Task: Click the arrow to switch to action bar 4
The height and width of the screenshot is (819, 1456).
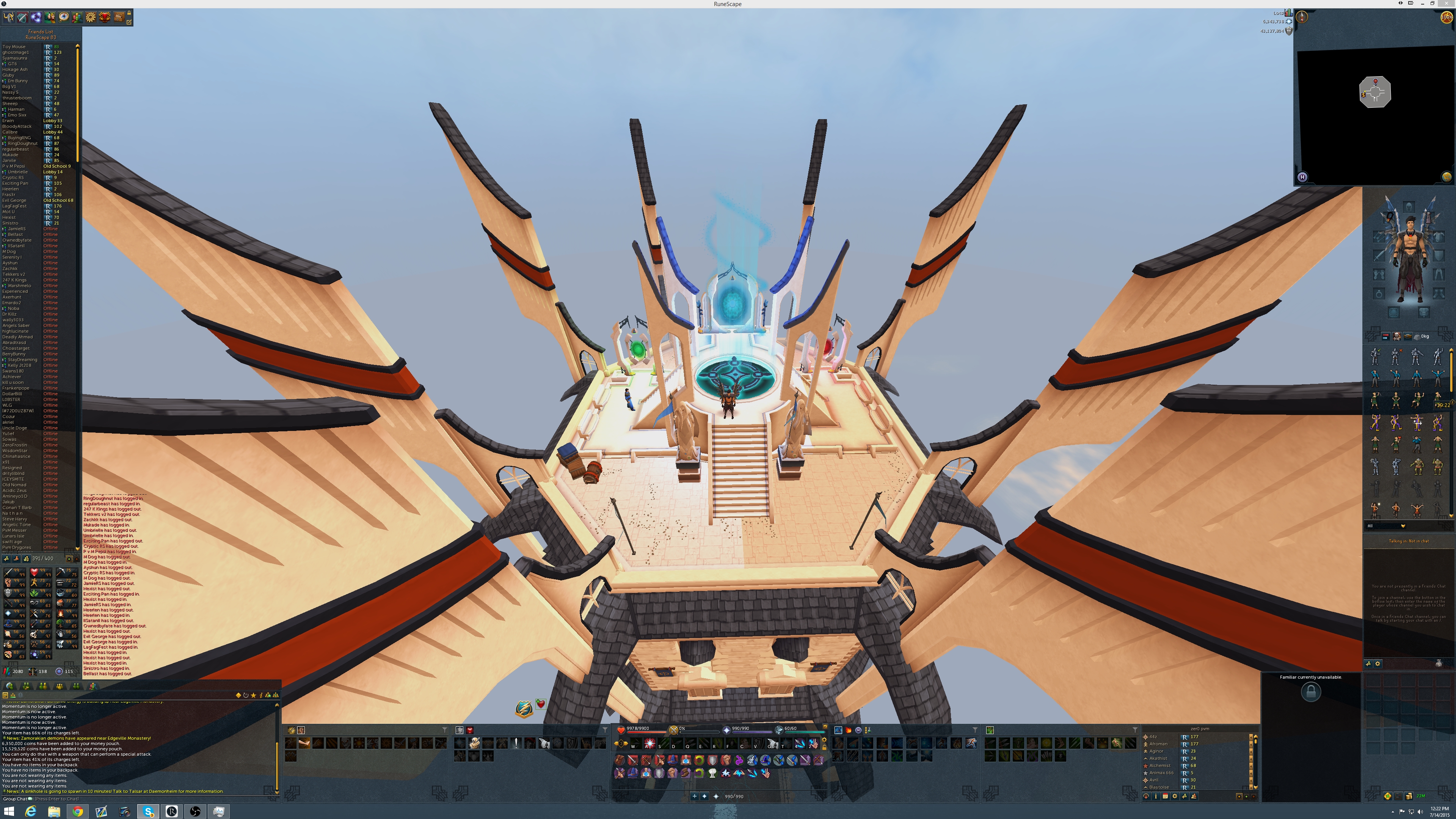Action: point(627,742)
